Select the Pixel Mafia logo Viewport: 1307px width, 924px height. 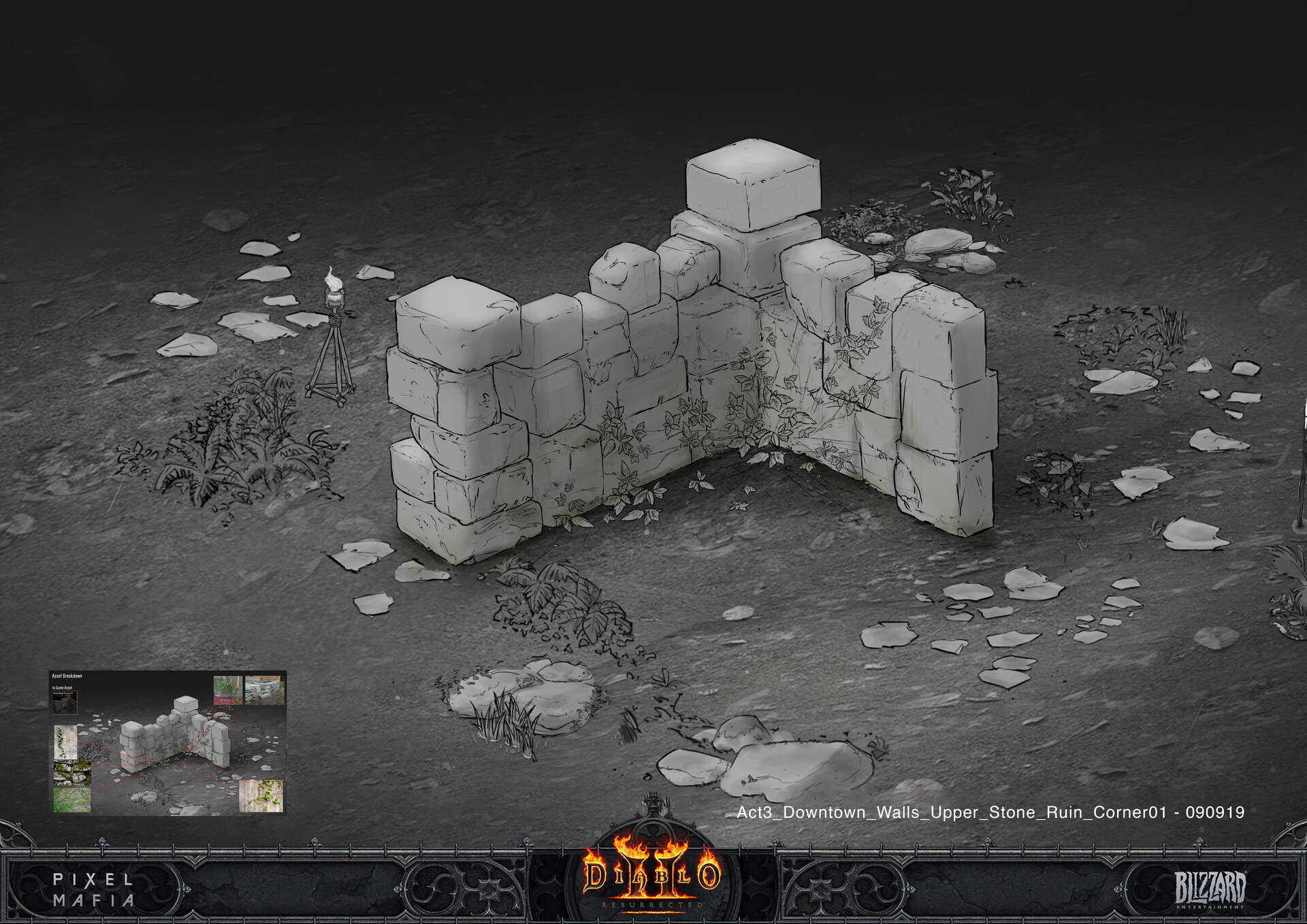(x=94, y=889)
